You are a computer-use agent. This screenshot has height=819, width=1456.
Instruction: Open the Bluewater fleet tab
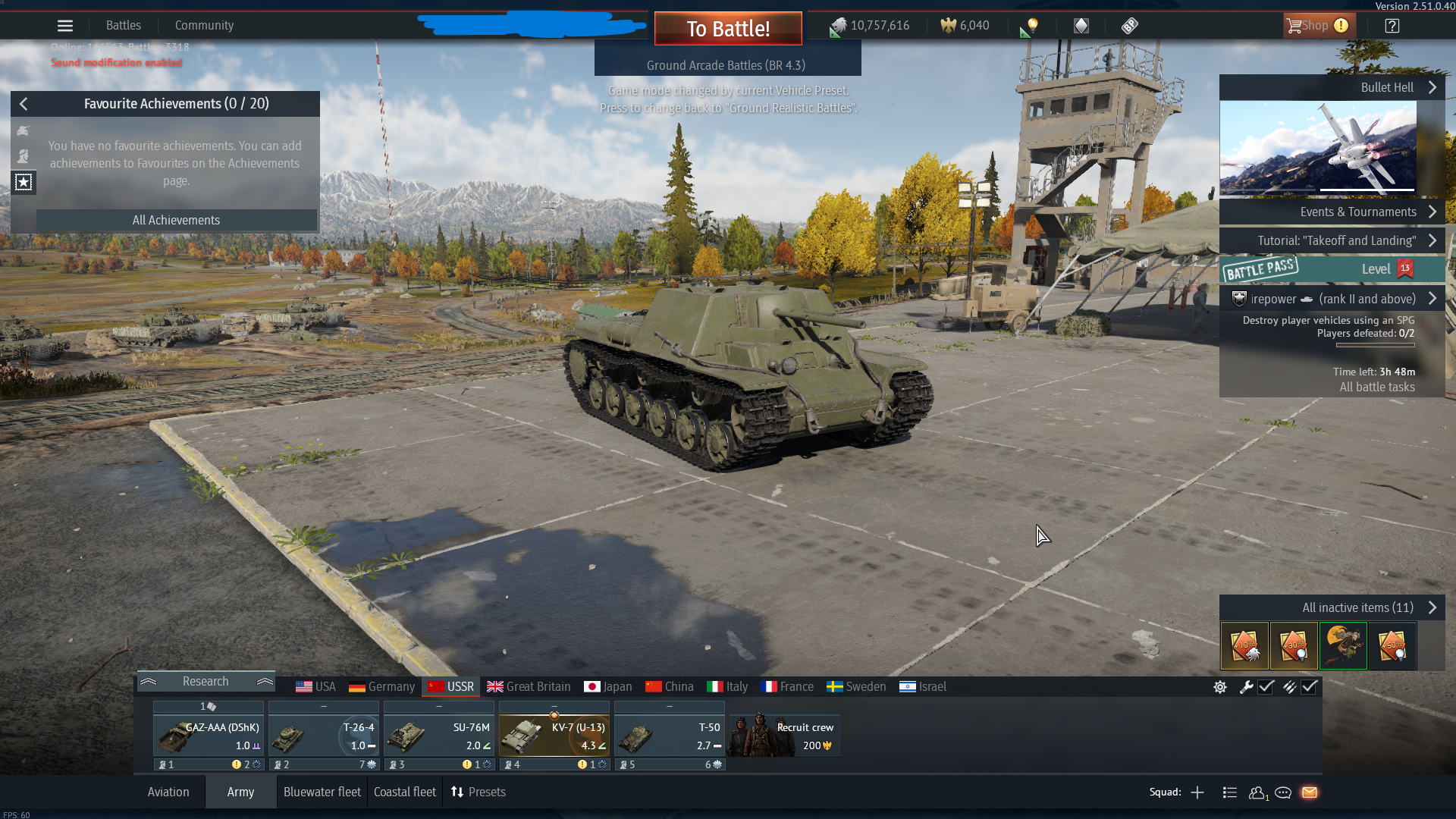tap(322, 792)
